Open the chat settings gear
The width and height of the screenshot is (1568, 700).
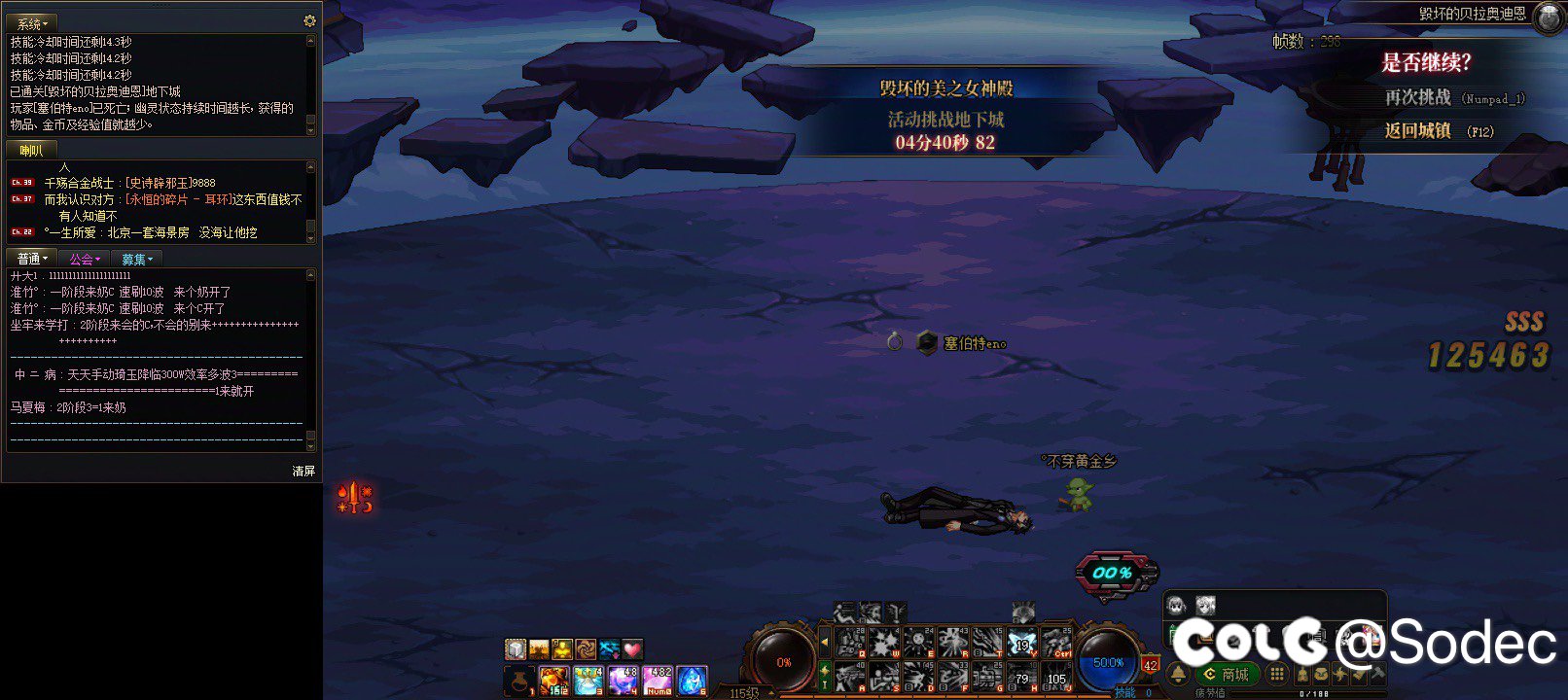pyautogui.click(x=309, y=20)
